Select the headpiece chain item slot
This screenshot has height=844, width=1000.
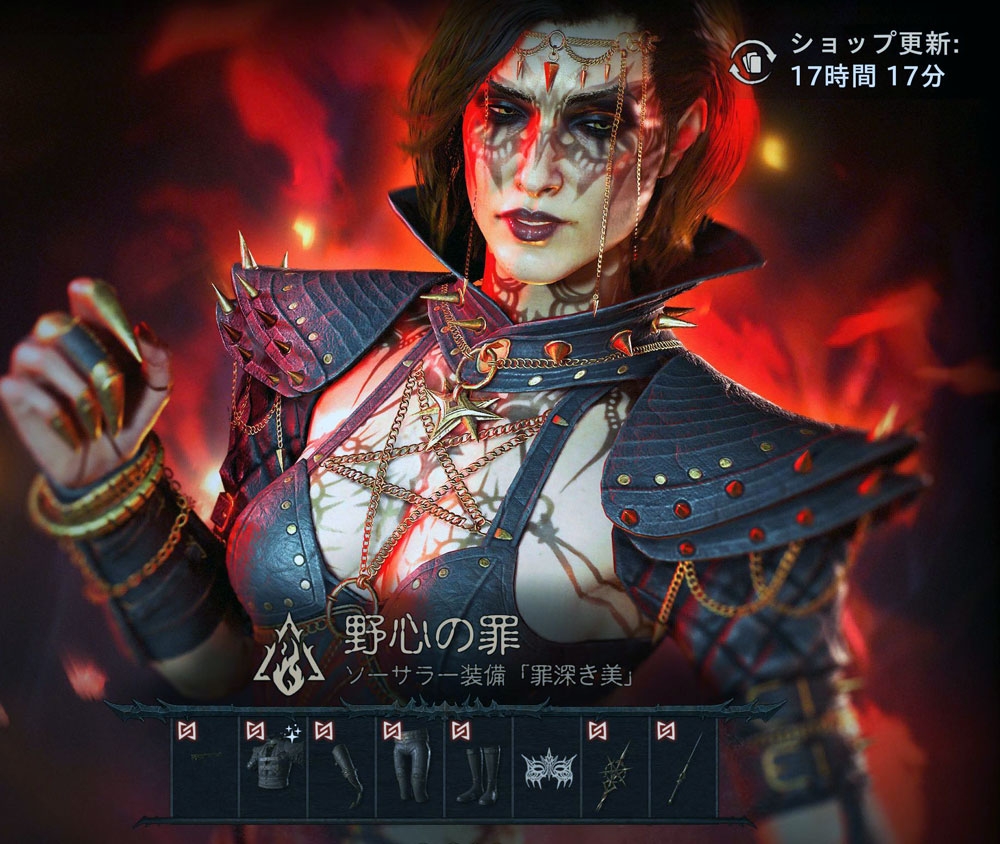pyautogui.click(x=205, y=767)
